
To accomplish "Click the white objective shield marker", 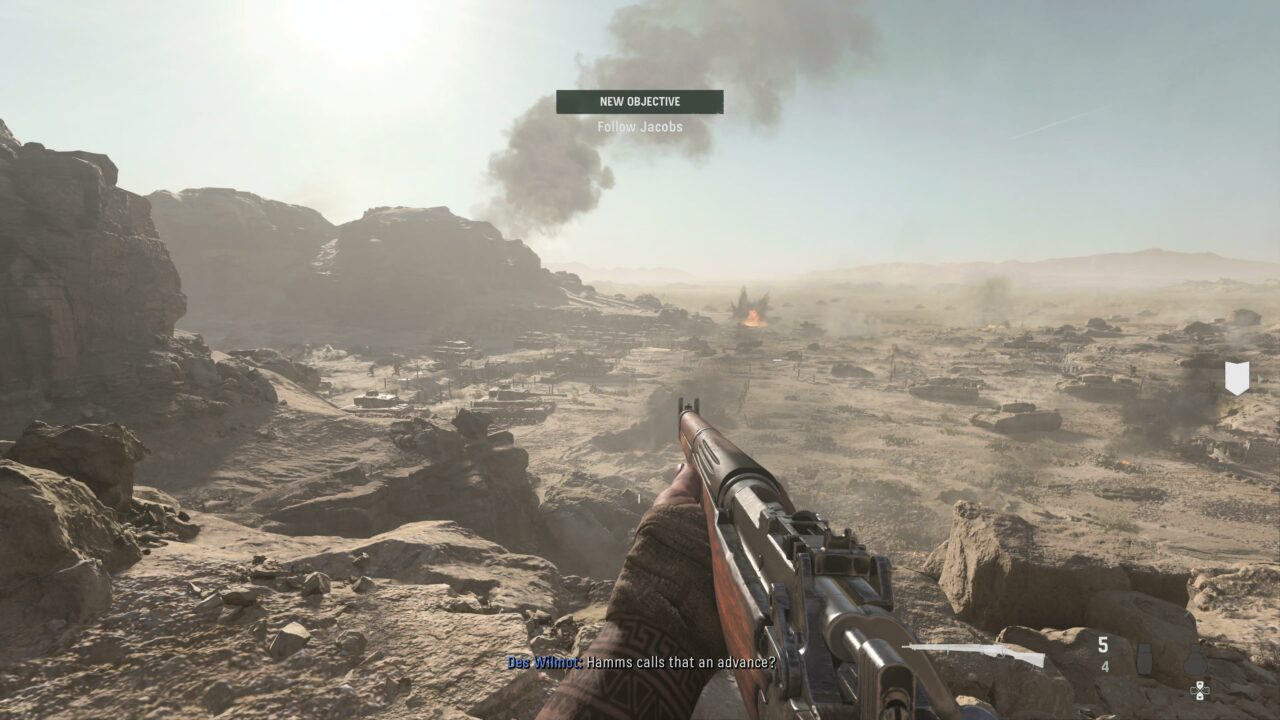I will pos(1235,376).
